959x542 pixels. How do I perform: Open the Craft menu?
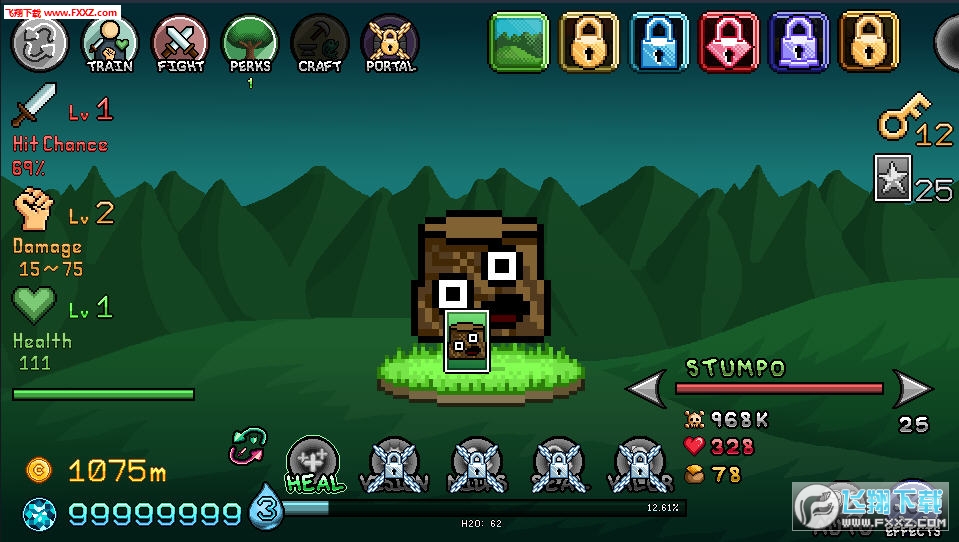click(x=320, y=42)
